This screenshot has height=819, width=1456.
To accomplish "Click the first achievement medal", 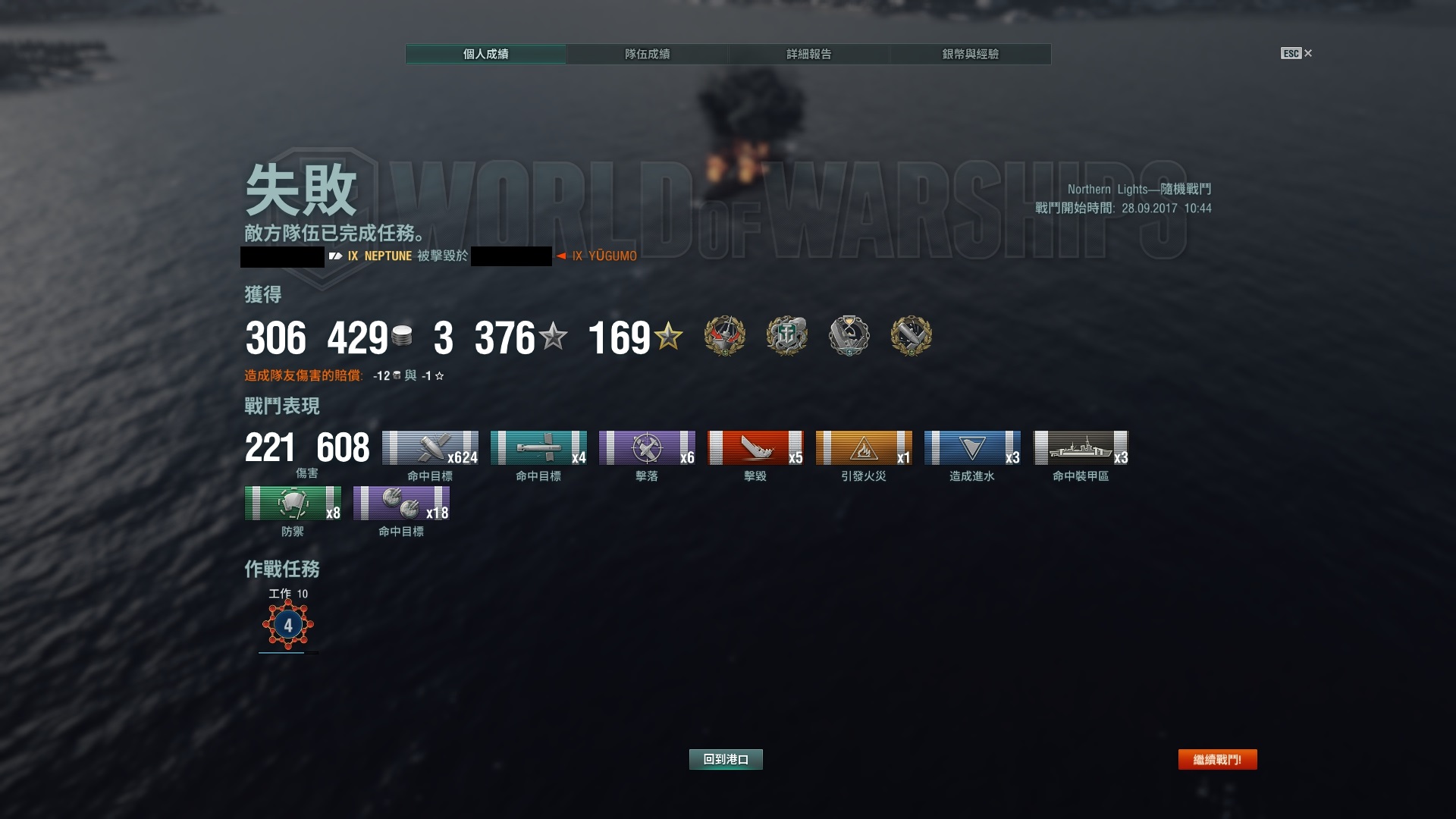I will (x=725, y=336).
